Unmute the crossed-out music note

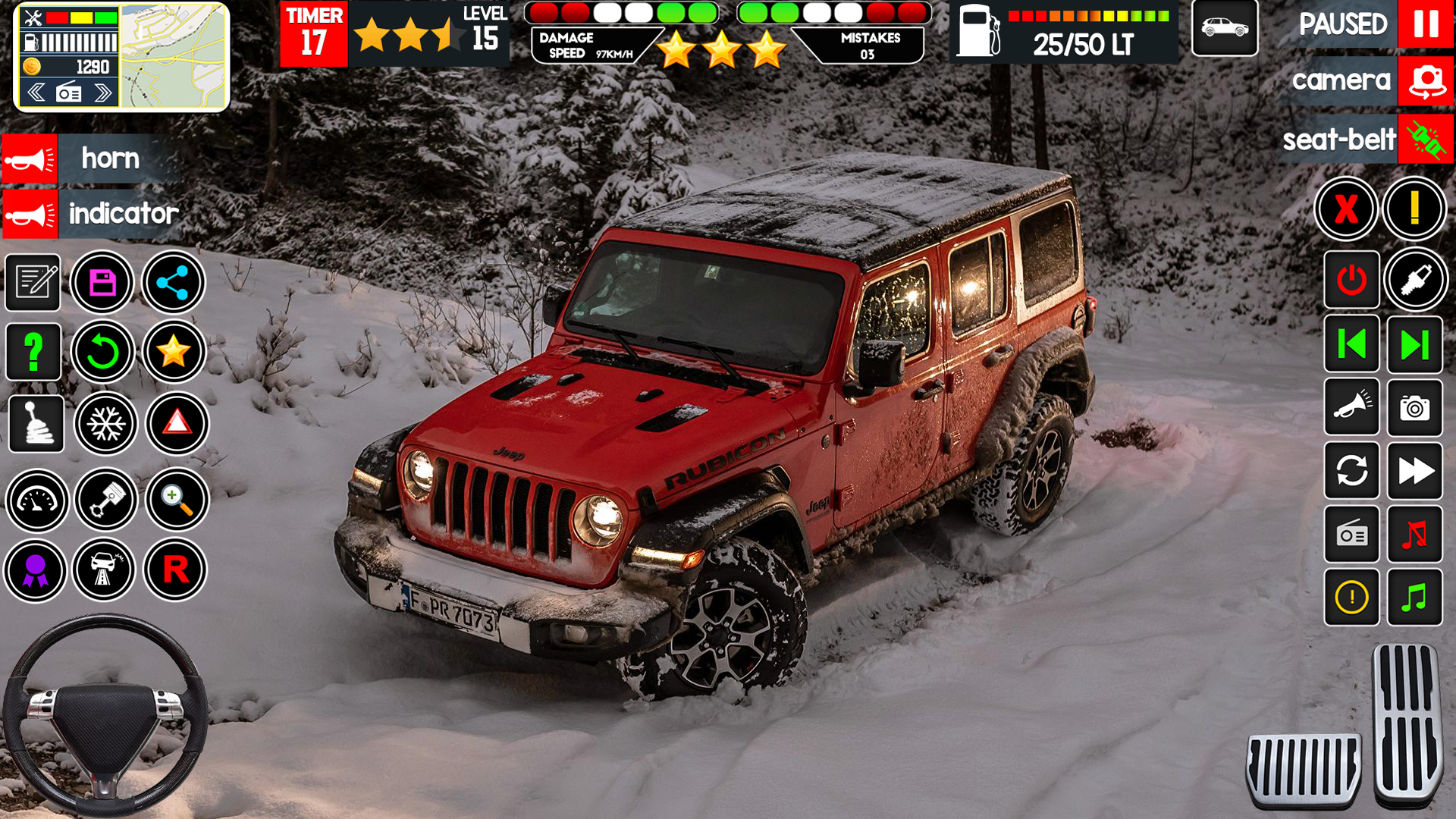(1415, 536)
